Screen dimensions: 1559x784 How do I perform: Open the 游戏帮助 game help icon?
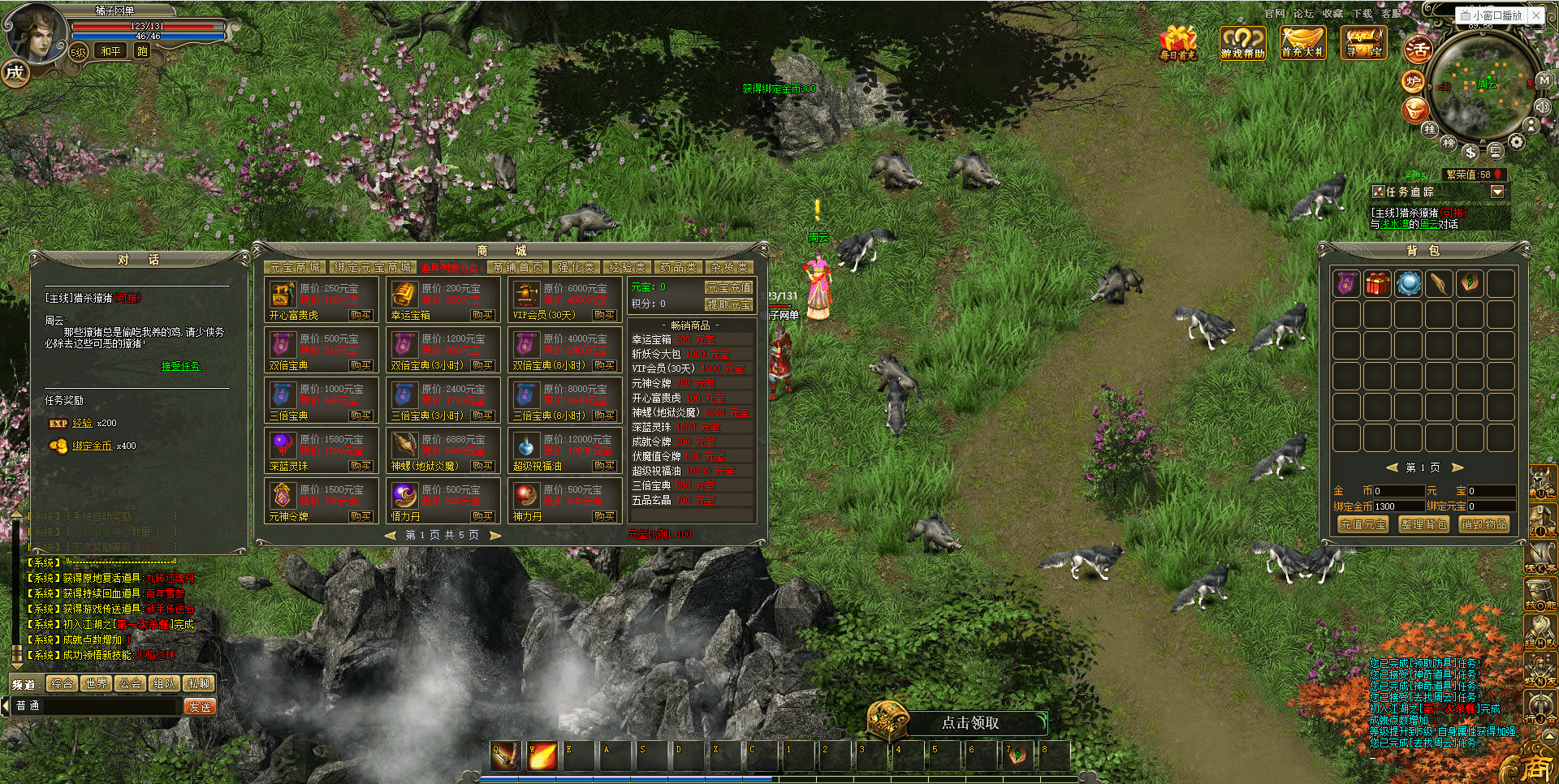[1242, 42]
